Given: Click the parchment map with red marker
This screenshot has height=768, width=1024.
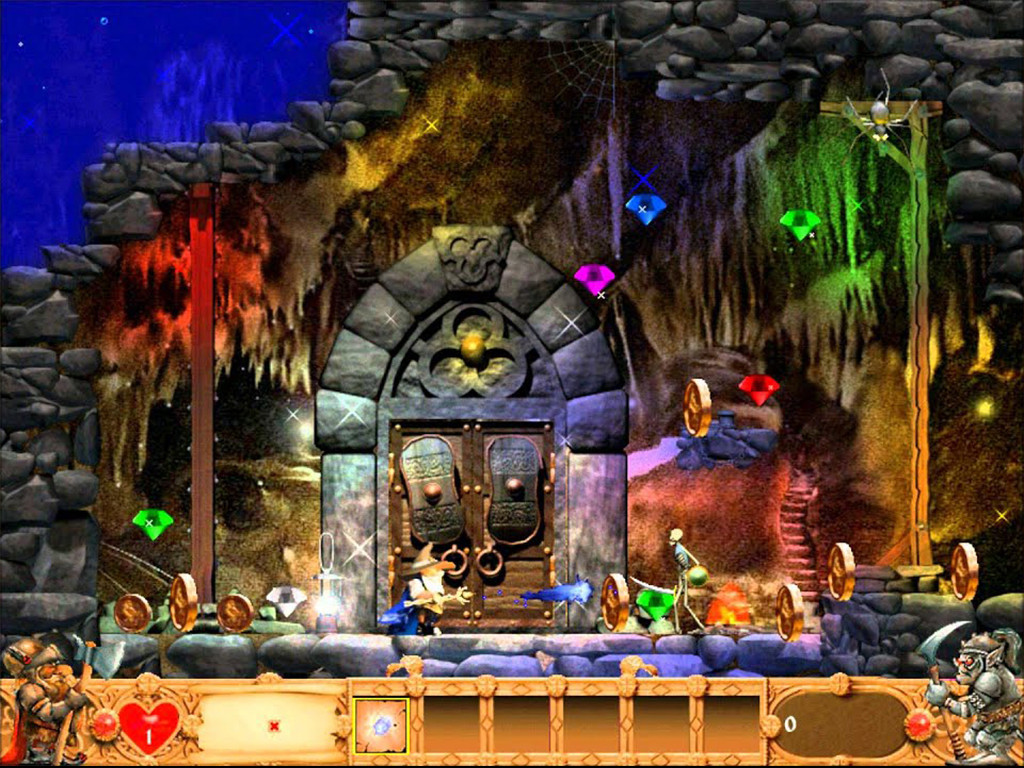Looking at the screenshot, I should point(273,723).
